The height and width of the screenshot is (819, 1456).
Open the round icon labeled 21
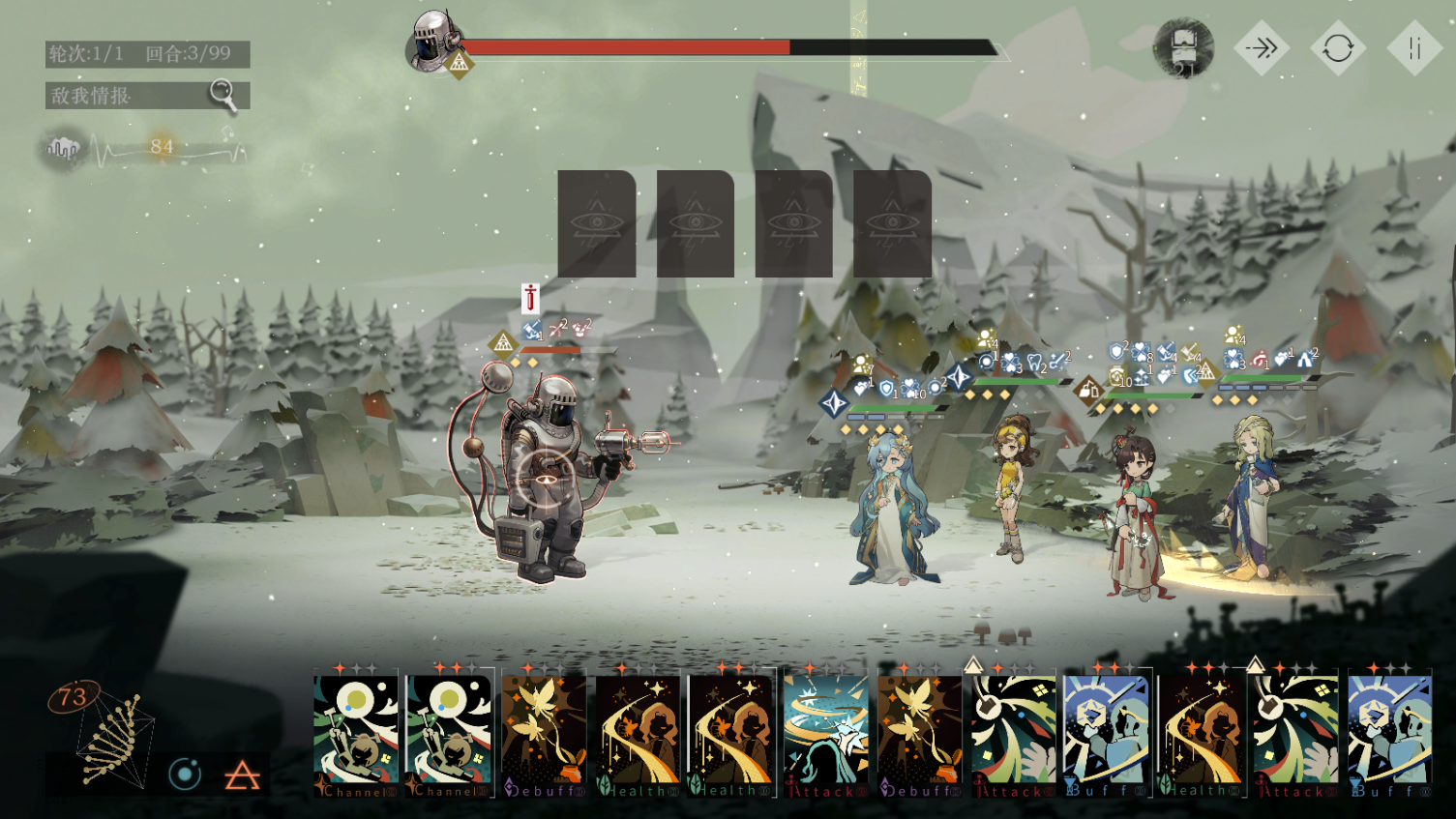point(1184,47)
